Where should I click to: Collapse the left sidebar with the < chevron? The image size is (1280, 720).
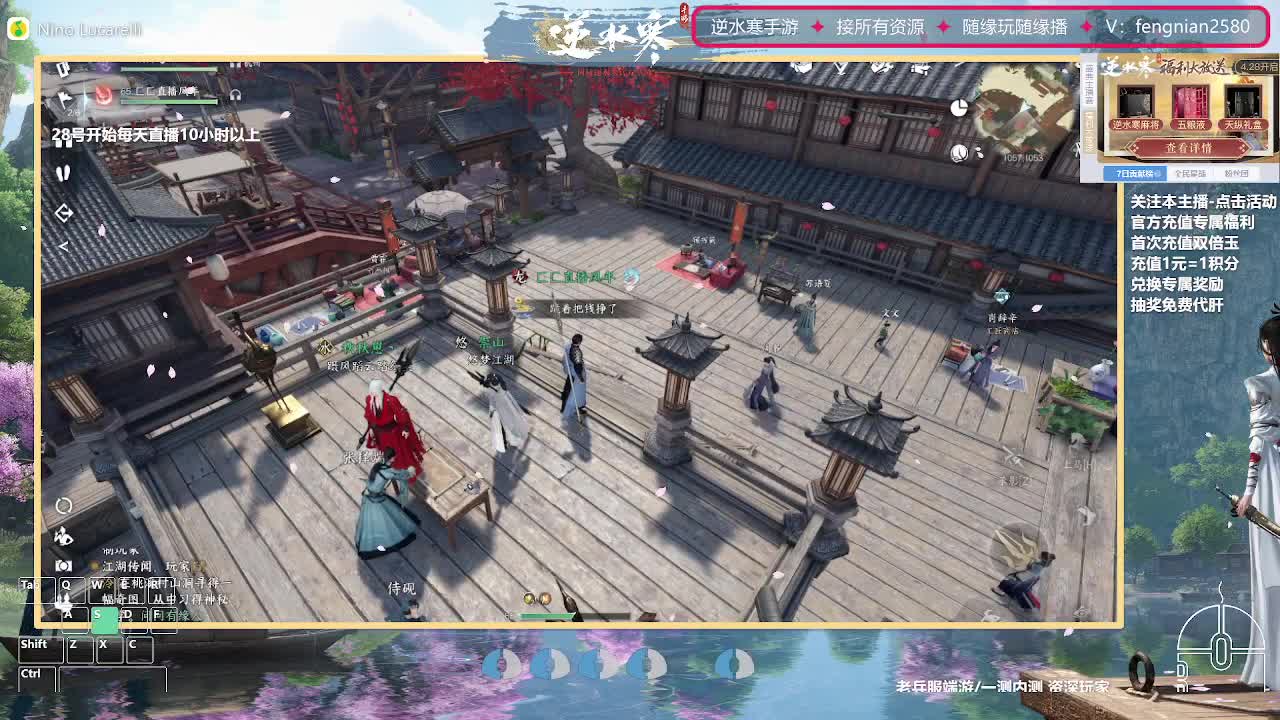click(x=63, y=246)
